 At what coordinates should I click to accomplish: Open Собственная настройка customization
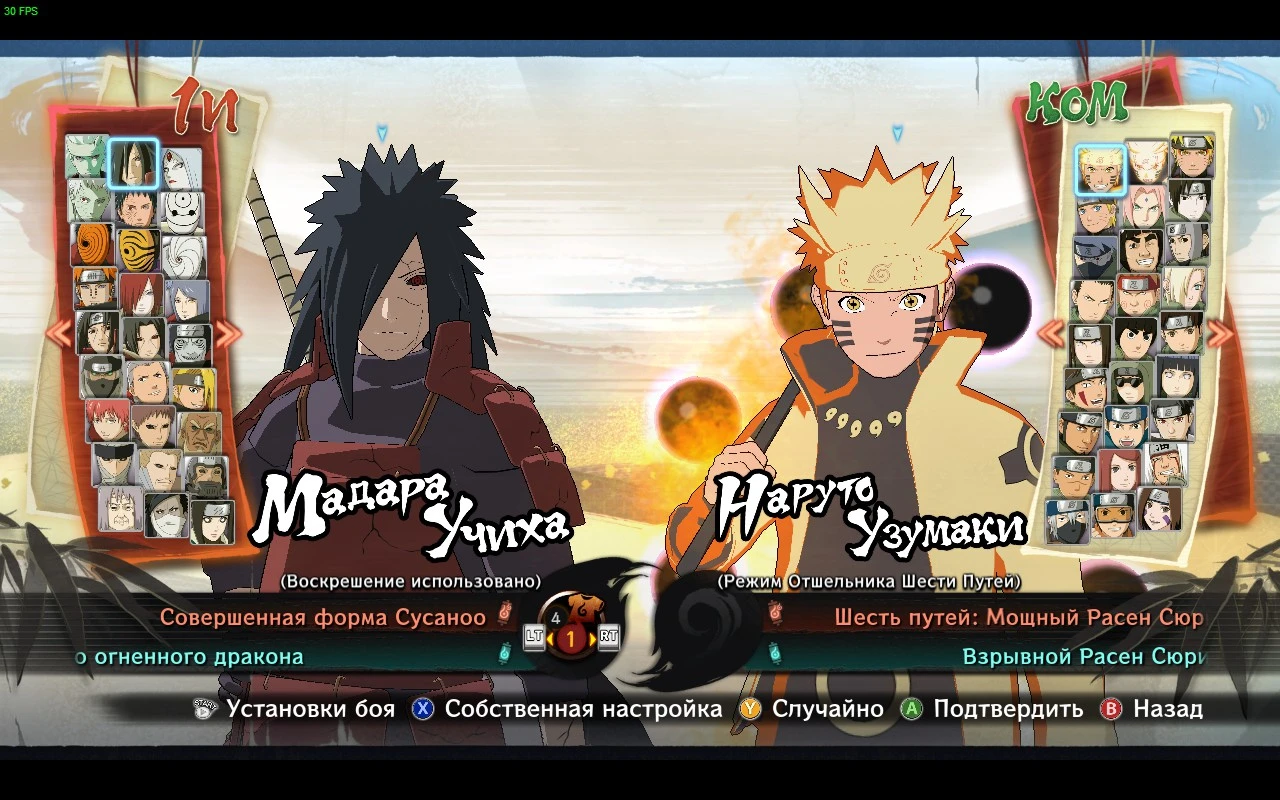pos(585,710)
